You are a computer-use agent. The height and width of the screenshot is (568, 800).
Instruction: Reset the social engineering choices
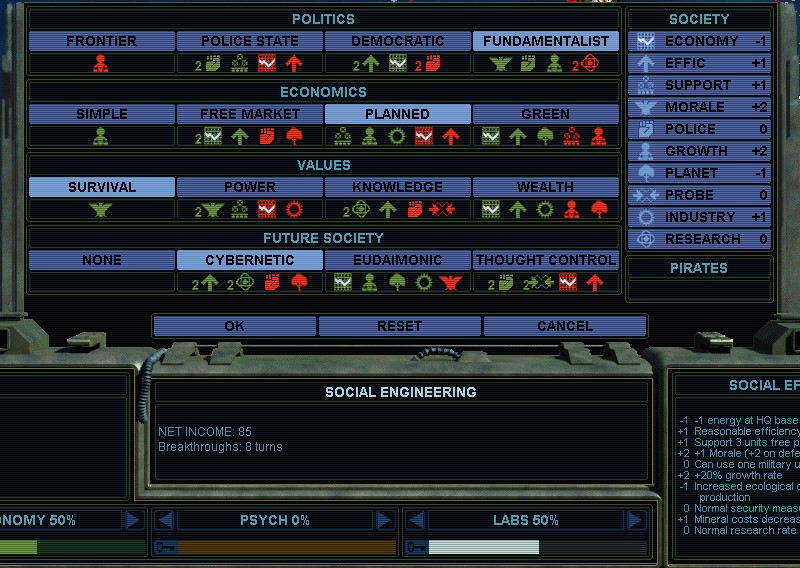pos(399,326)
